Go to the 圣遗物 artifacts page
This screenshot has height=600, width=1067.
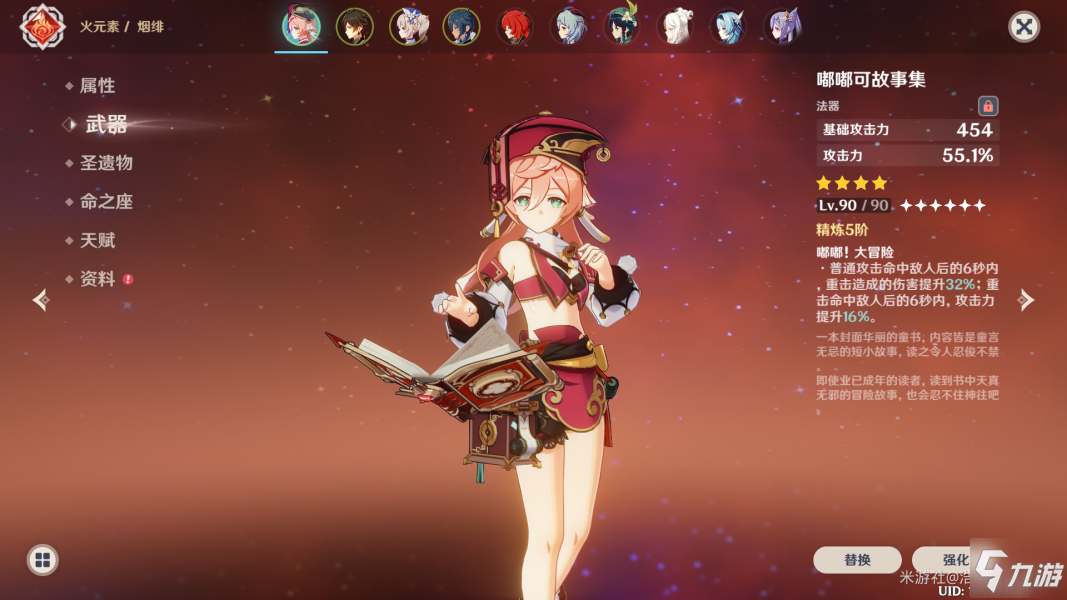[106, 163]
